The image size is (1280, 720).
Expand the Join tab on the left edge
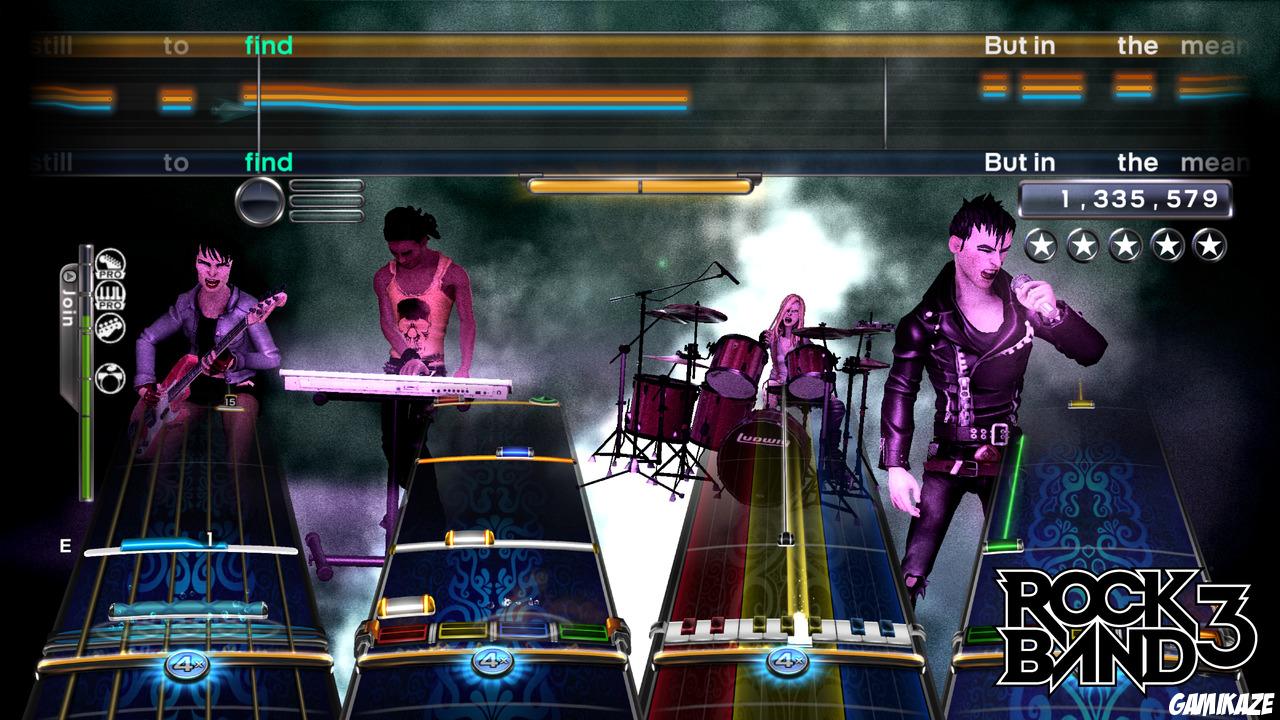[x=69, y=300]
